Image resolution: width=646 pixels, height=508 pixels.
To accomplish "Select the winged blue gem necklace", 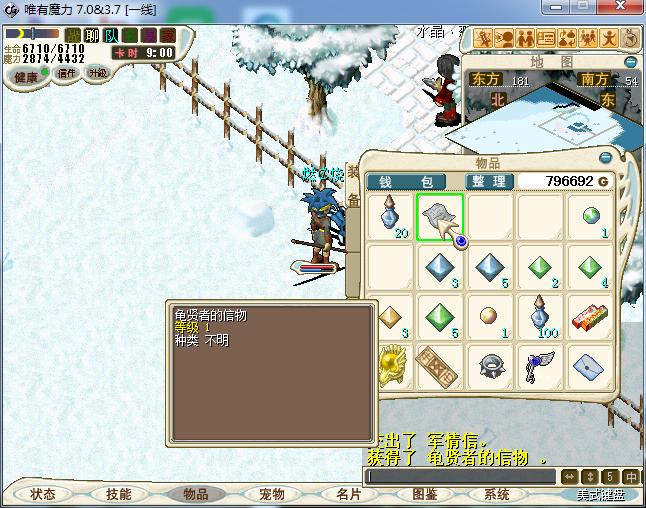I will (540, 367).
